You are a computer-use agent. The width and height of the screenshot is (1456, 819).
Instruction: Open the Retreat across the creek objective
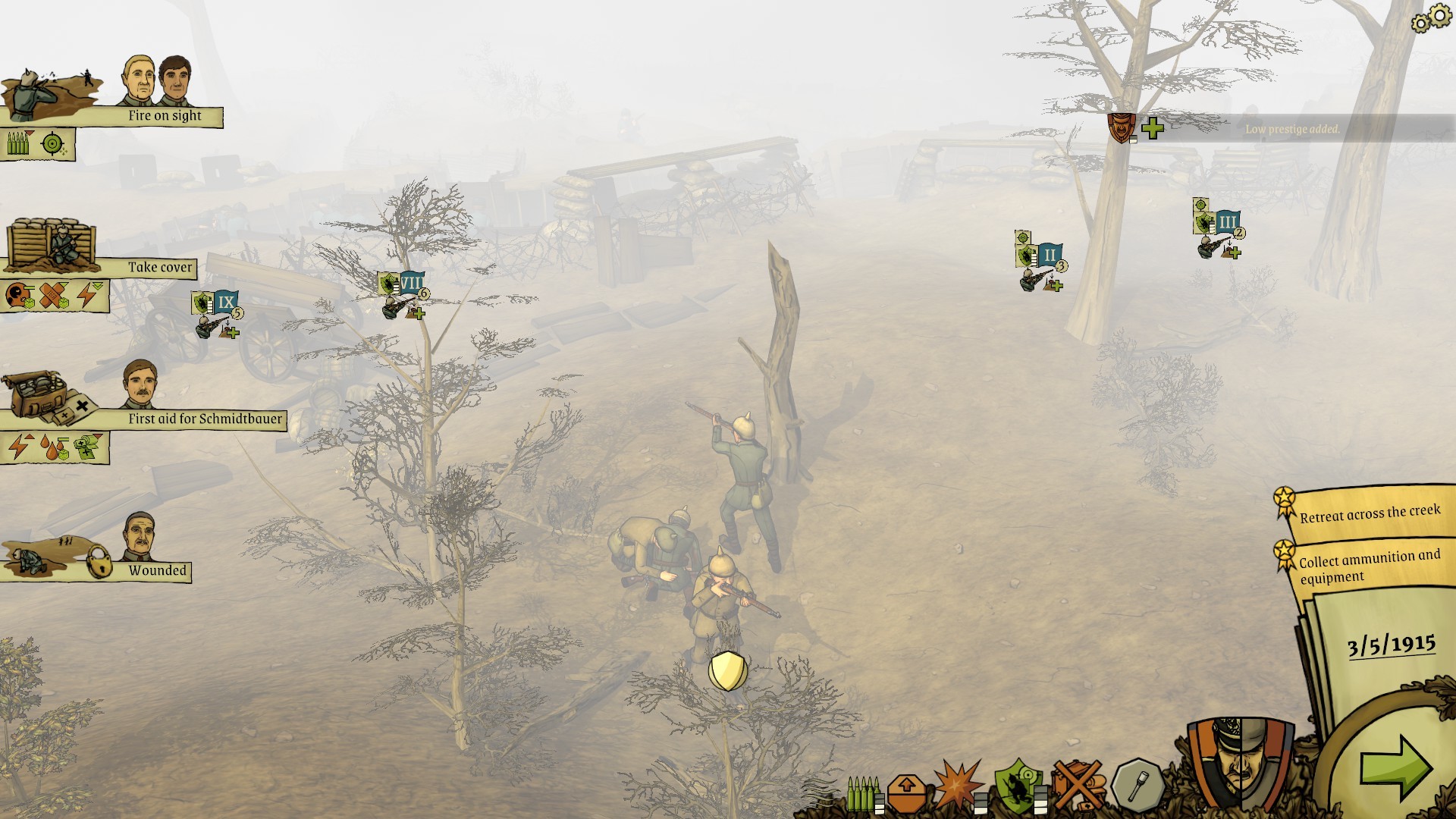[1369, 513]
